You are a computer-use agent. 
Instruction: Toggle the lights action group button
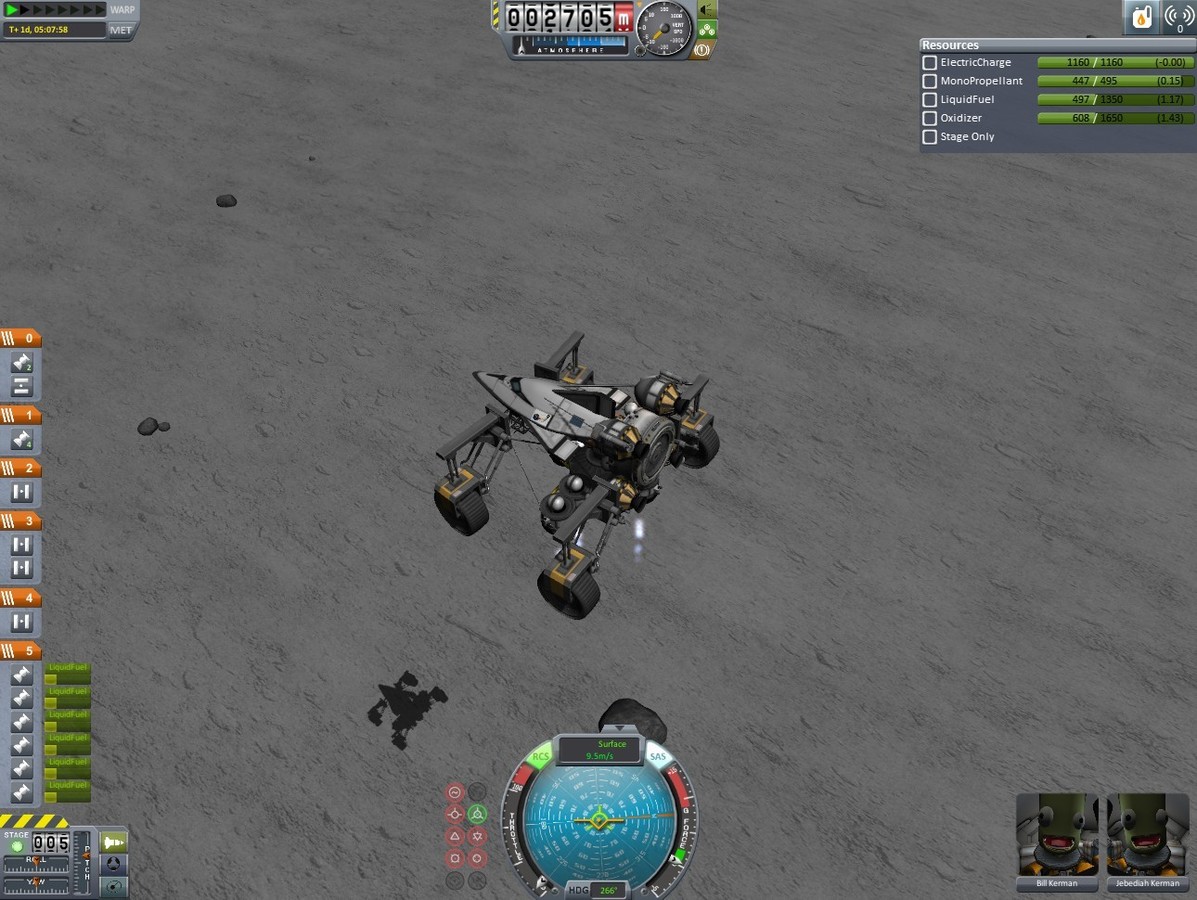point(707,10)
